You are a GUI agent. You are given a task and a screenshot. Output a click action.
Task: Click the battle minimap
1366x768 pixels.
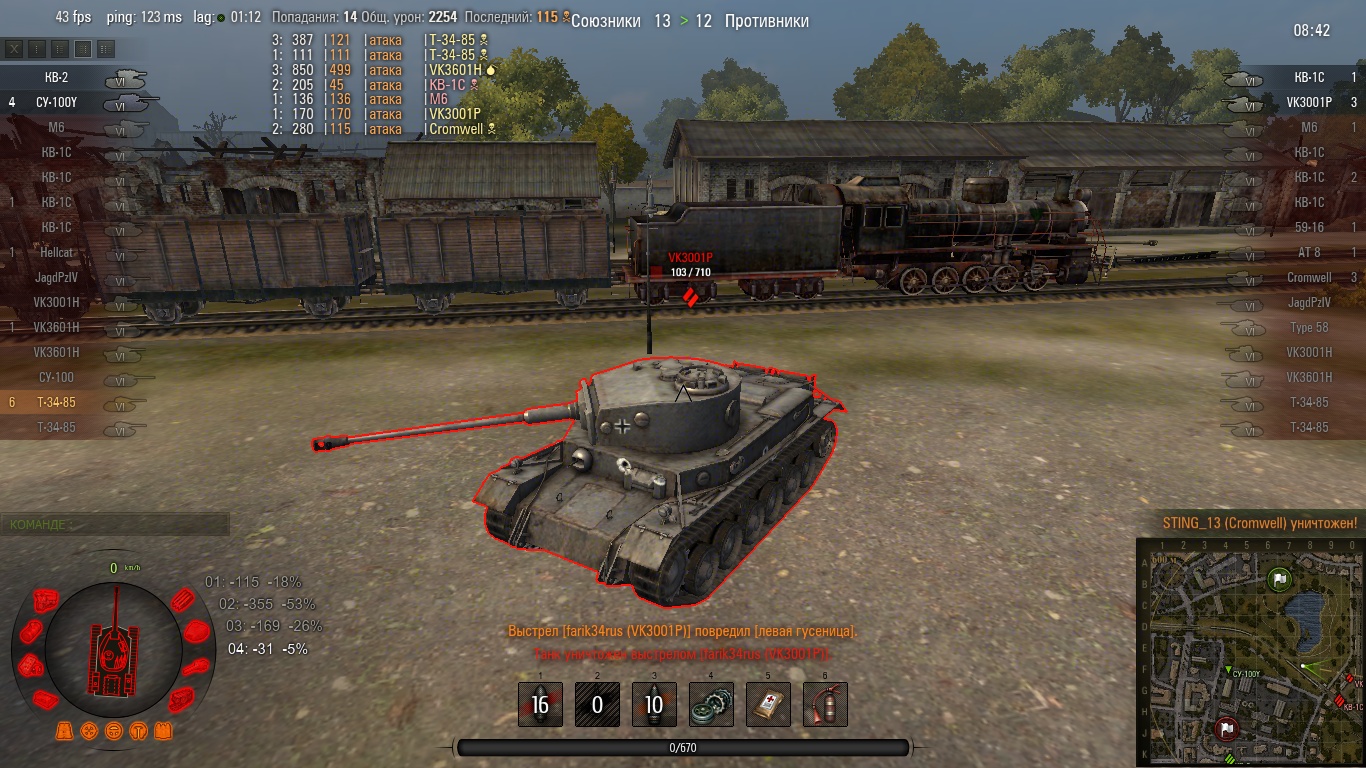[x=1249, y=651]
